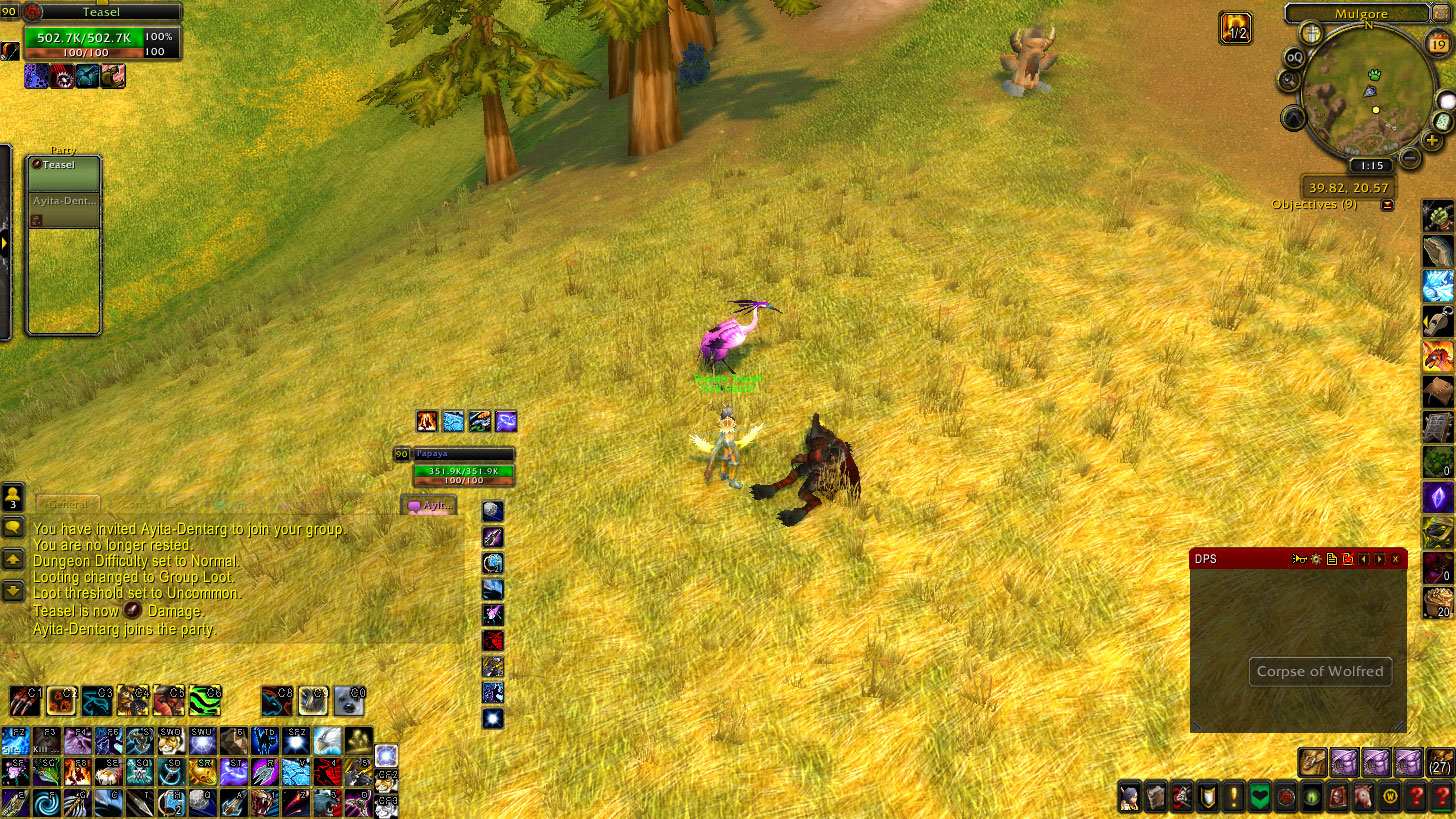
Task: Select the General chat tab
Action: (68, 505)
